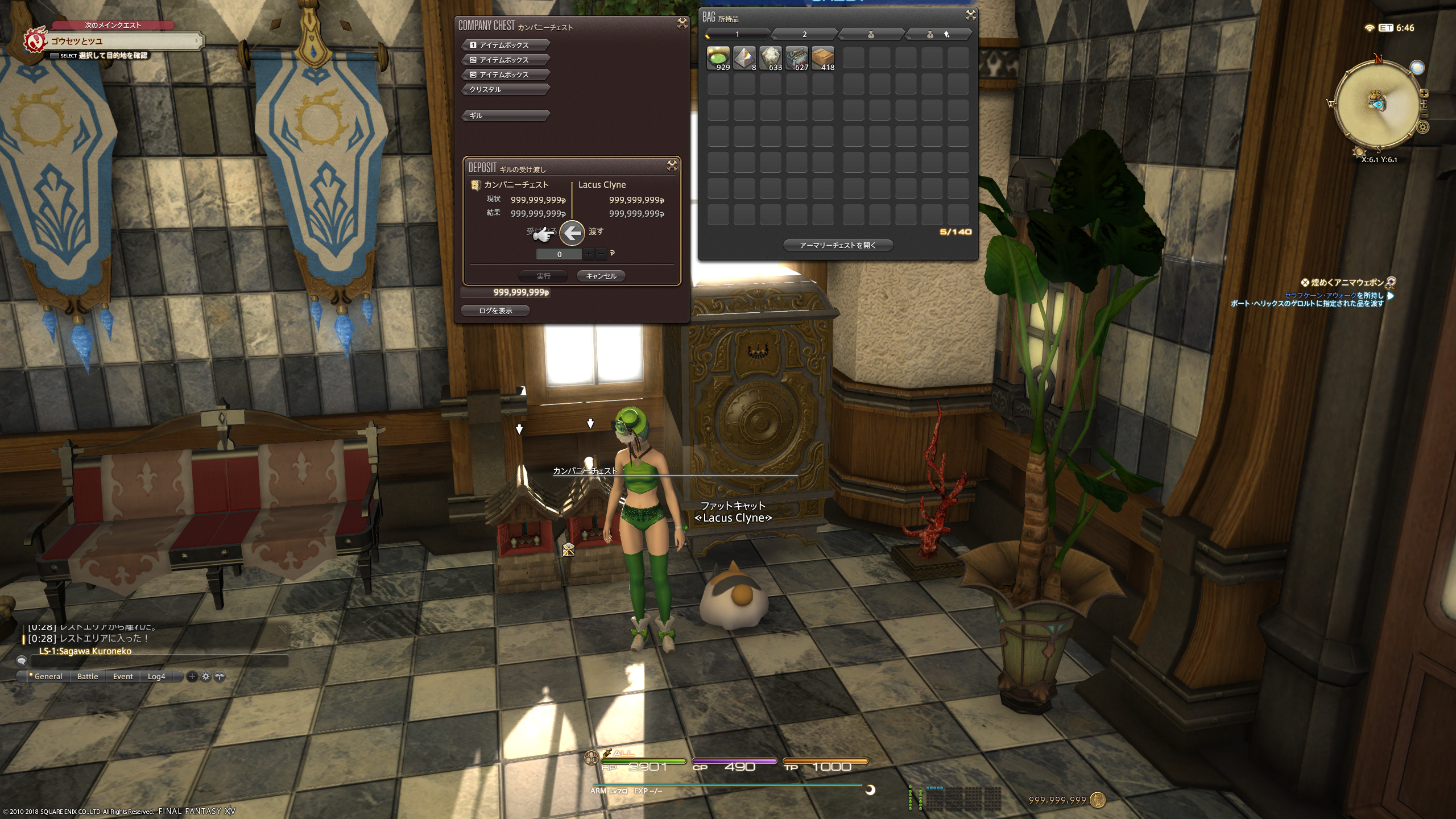Close the Deposit dialog
The image size is (1456, 819).
(672, 166)
